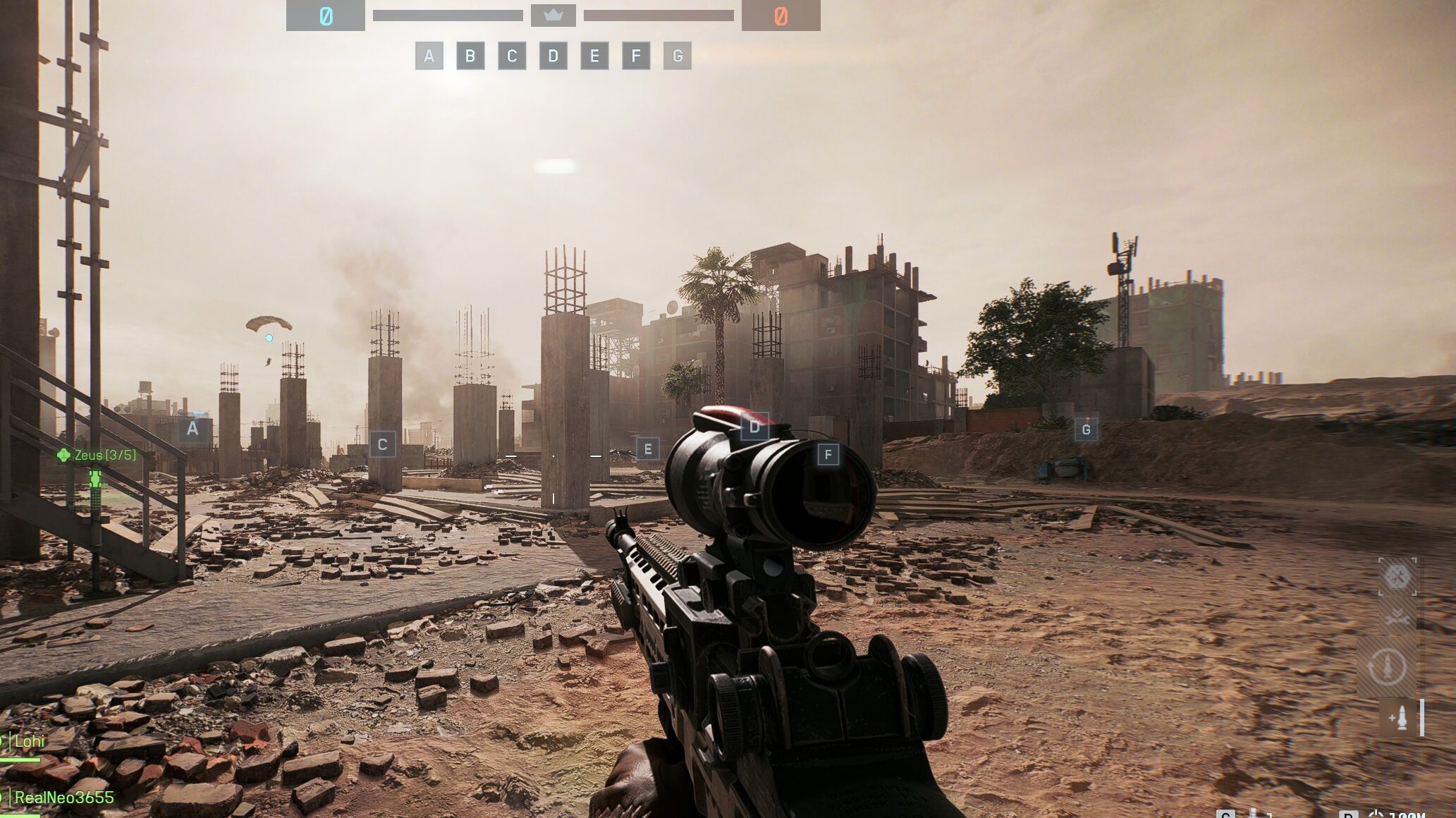Select objective F in the top capture bar
Screen dimensions: 1456x818
tap(636, 56)
